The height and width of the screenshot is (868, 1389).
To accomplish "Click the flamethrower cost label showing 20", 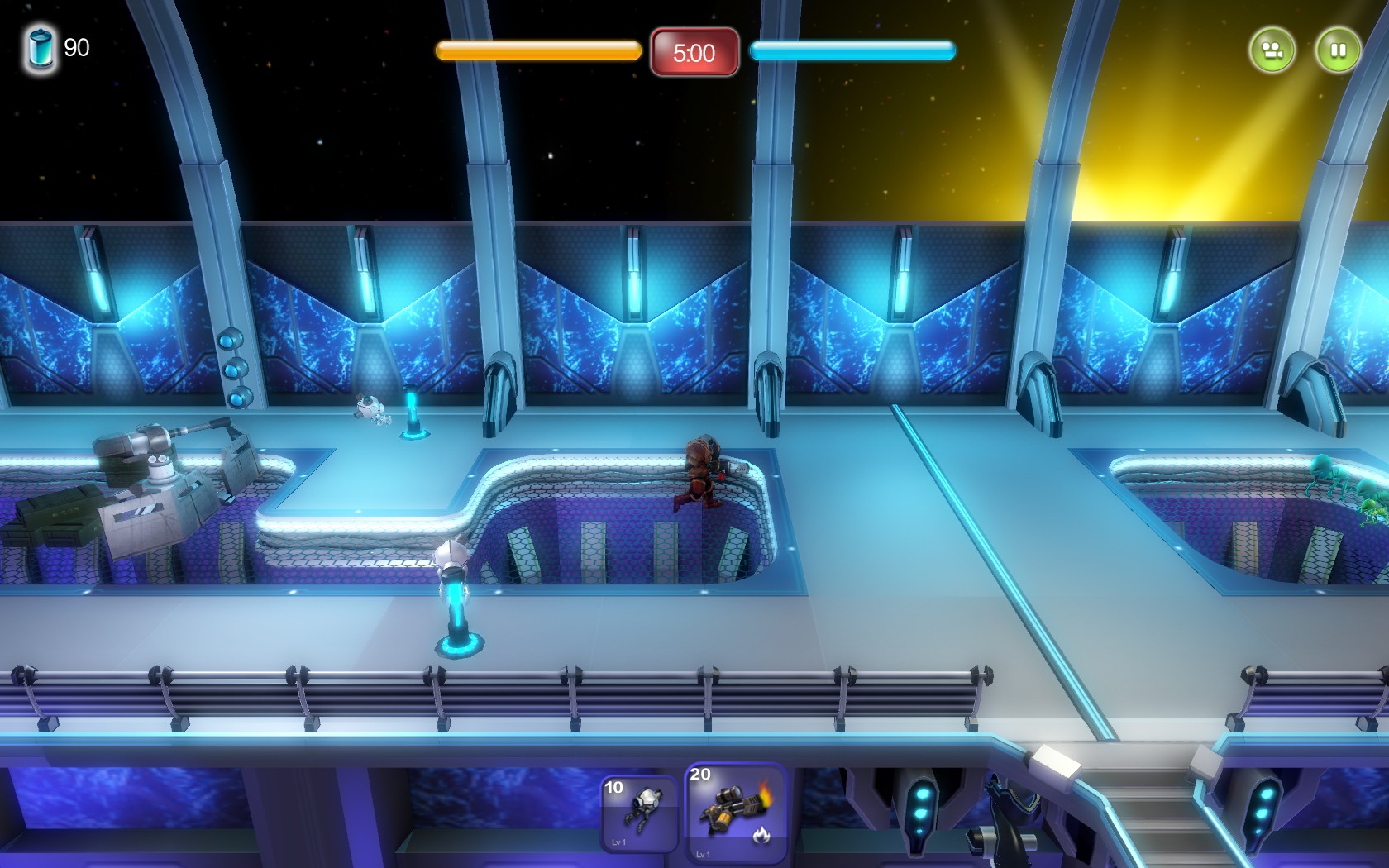I will point(699,775).
